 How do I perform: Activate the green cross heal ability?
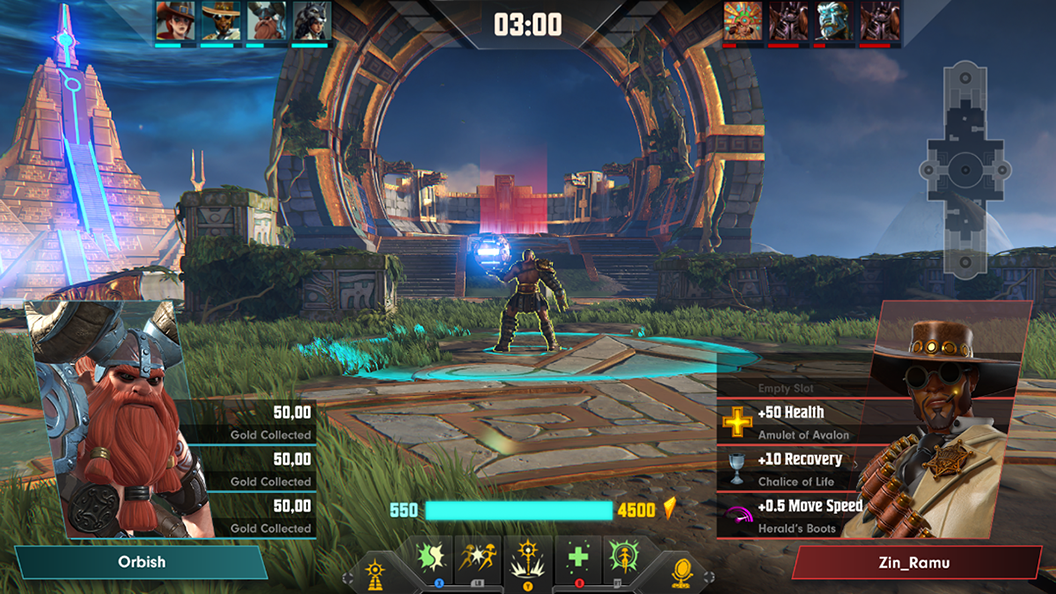coord(577,556)
